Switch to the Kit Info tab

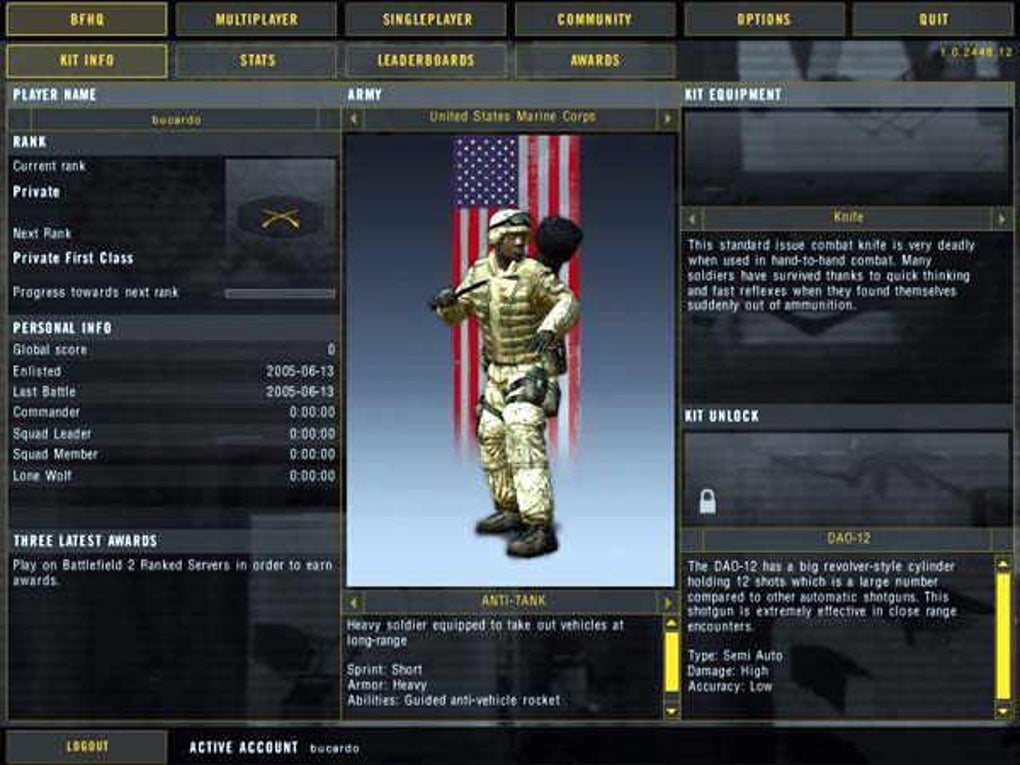point(86,61)
